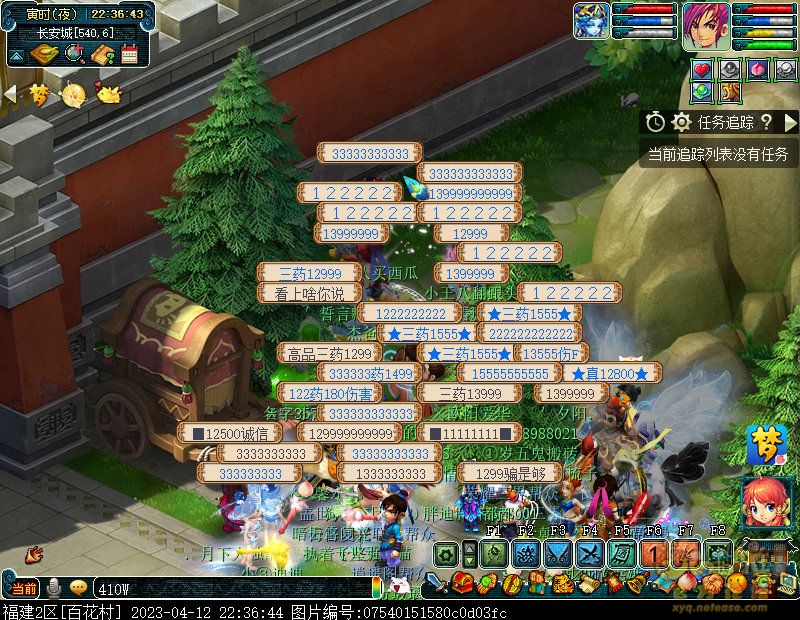Select the vendor stall sign 高品三药1299
This screenshot has width=800, height=620.
330,353
